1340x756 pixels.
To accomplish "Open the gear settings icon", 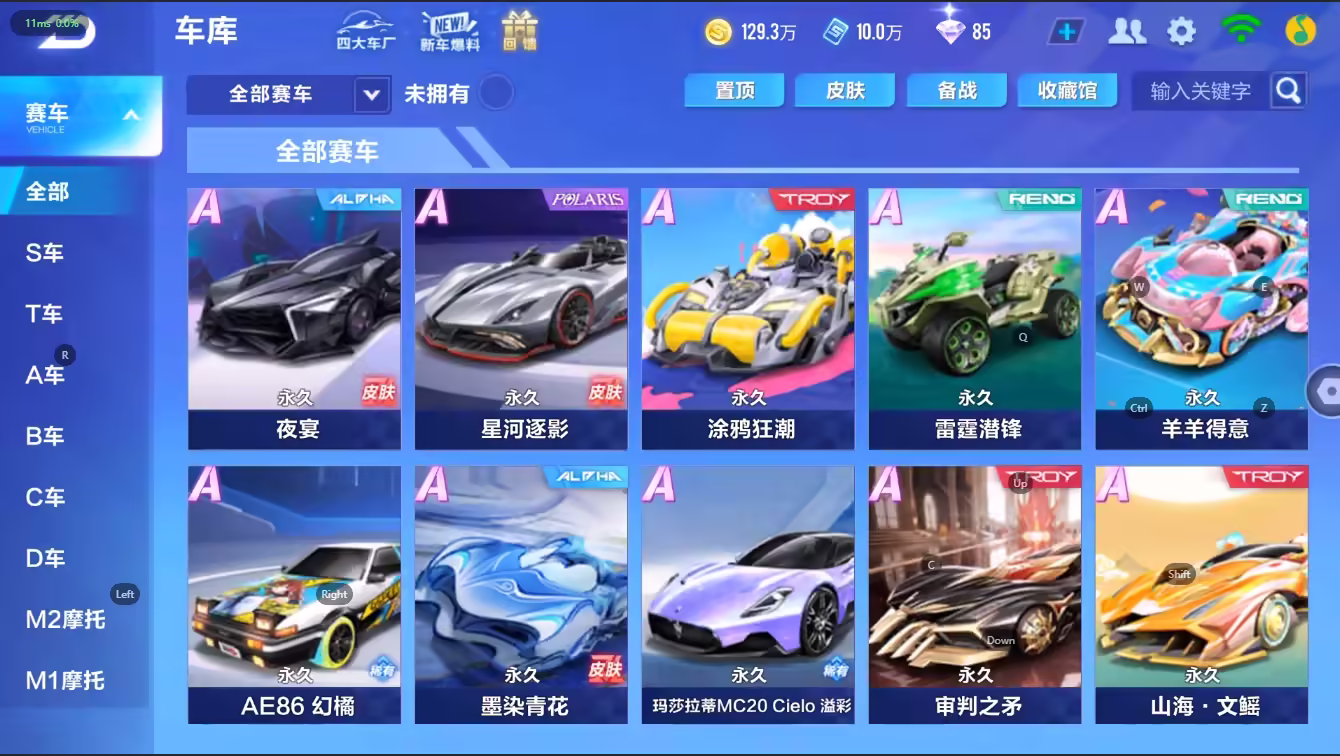I will click(1181, 31).
